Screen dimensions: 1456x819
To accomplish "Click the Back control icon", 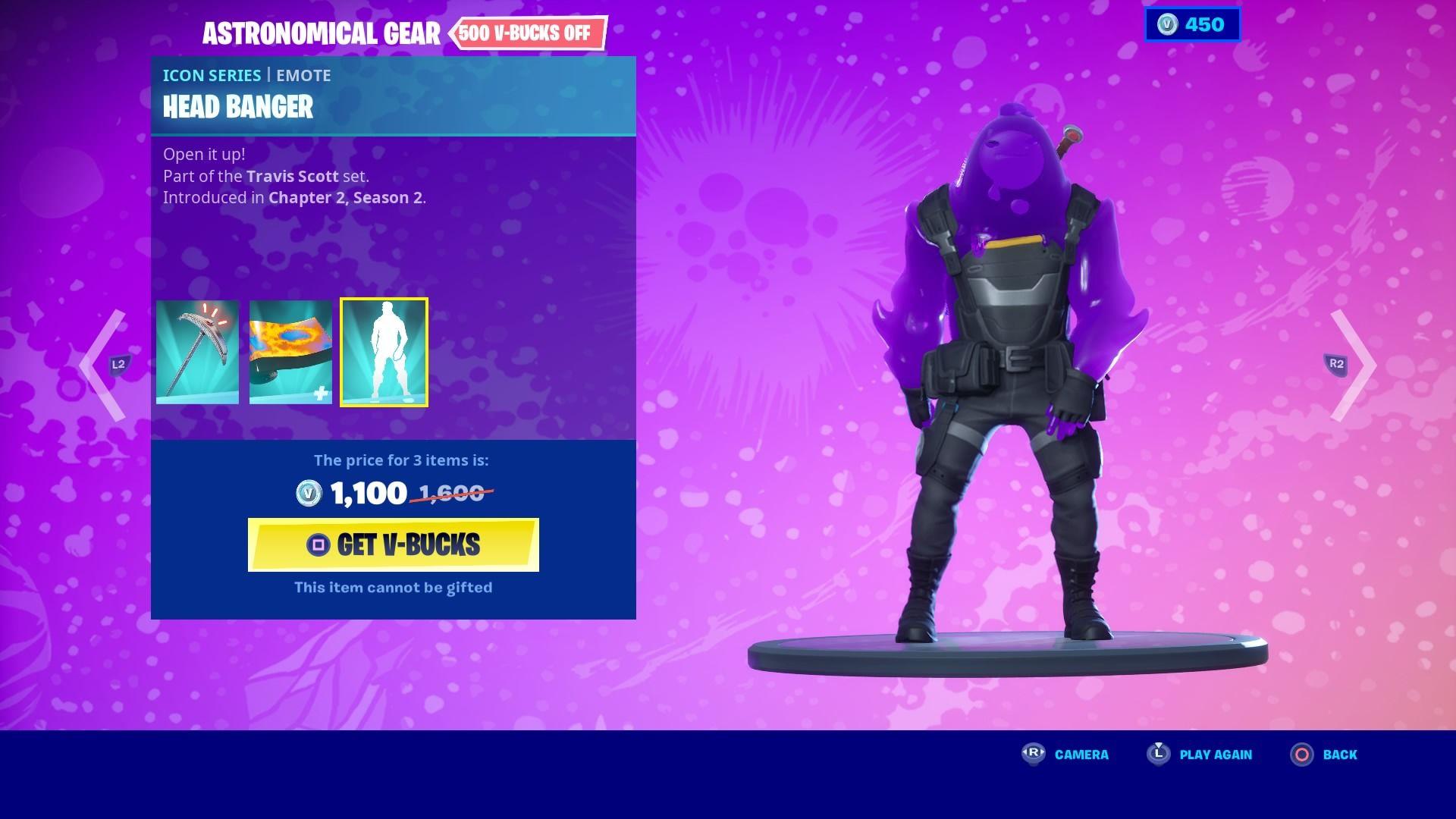I will (1301, 755).
